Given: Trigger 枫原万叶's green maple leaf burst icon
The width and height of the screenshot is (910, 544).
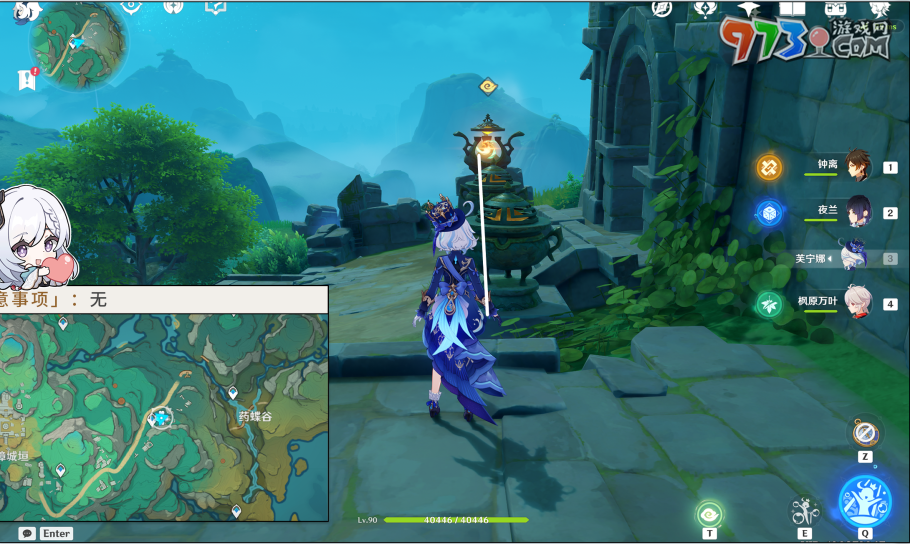Looking at the screenshot, I should point(769,302).
